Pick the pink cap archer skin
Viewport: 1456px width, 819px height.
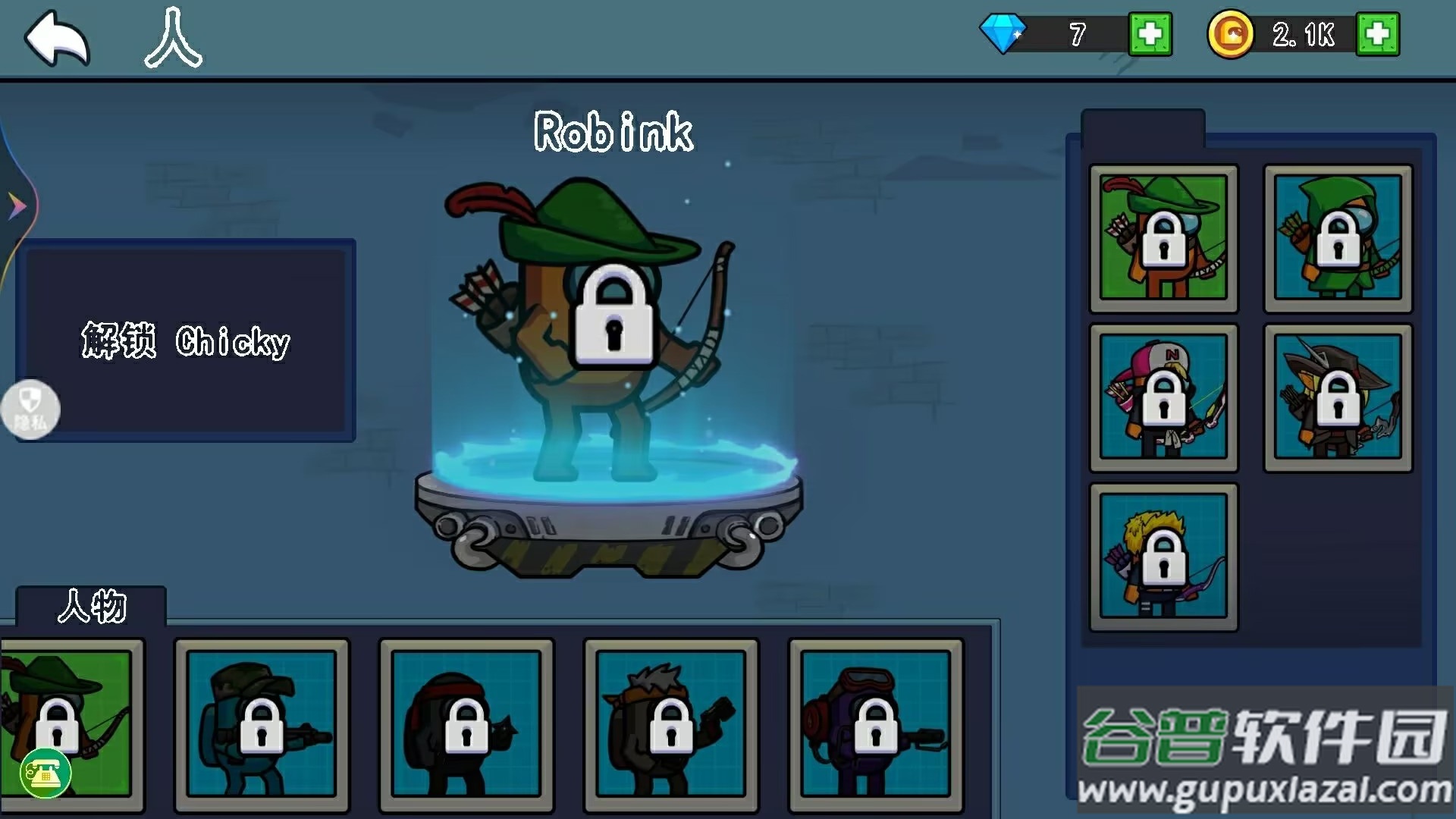[x=1163, y=397]
